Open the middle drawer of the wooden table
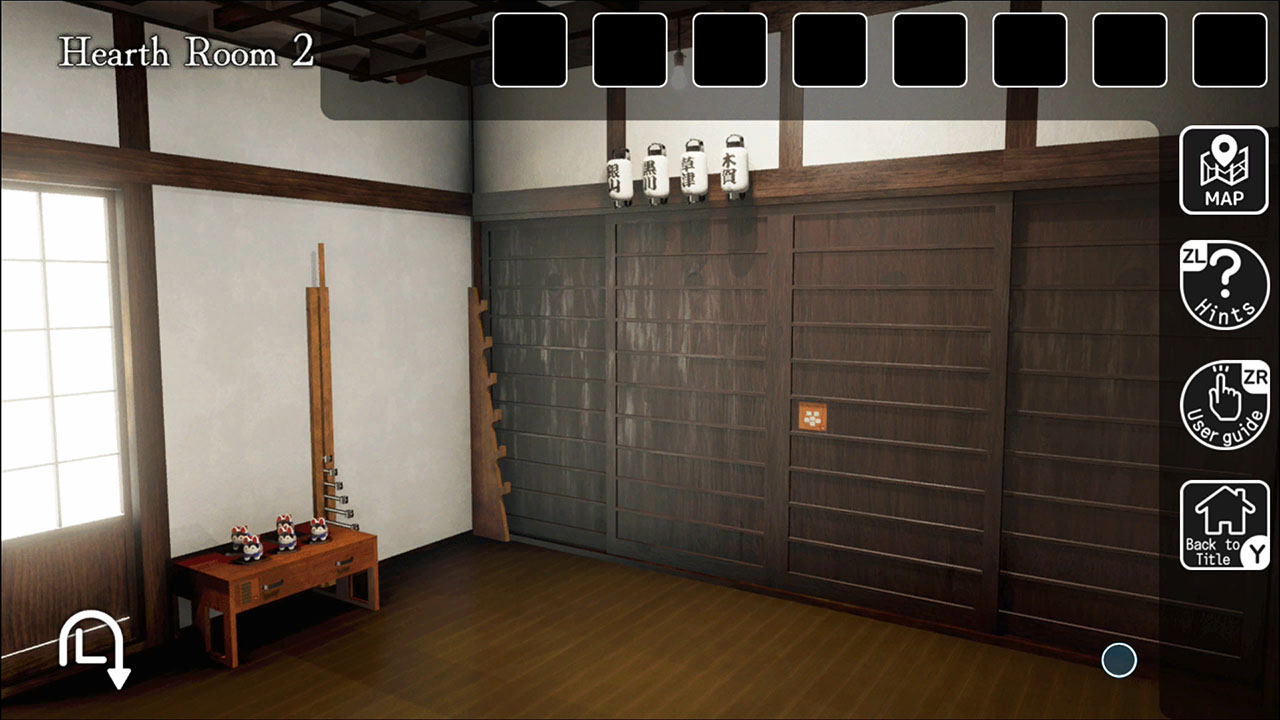This screenshot has width=1280, height=720. click(310, 575)
